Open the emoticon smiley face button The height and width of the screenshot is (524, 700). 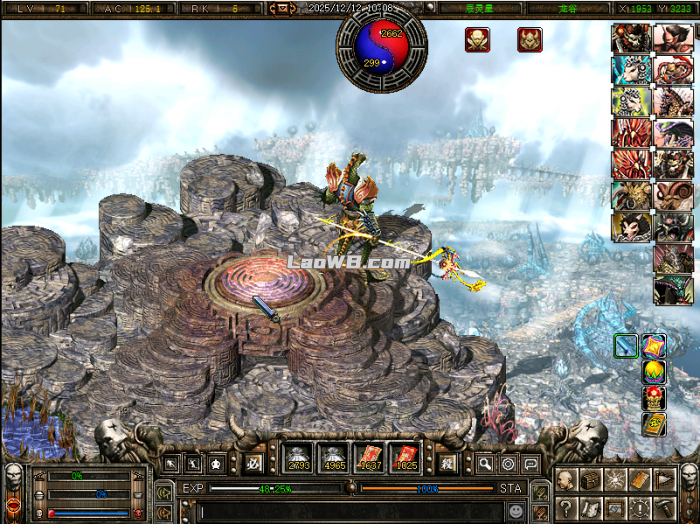click(515, 511)
